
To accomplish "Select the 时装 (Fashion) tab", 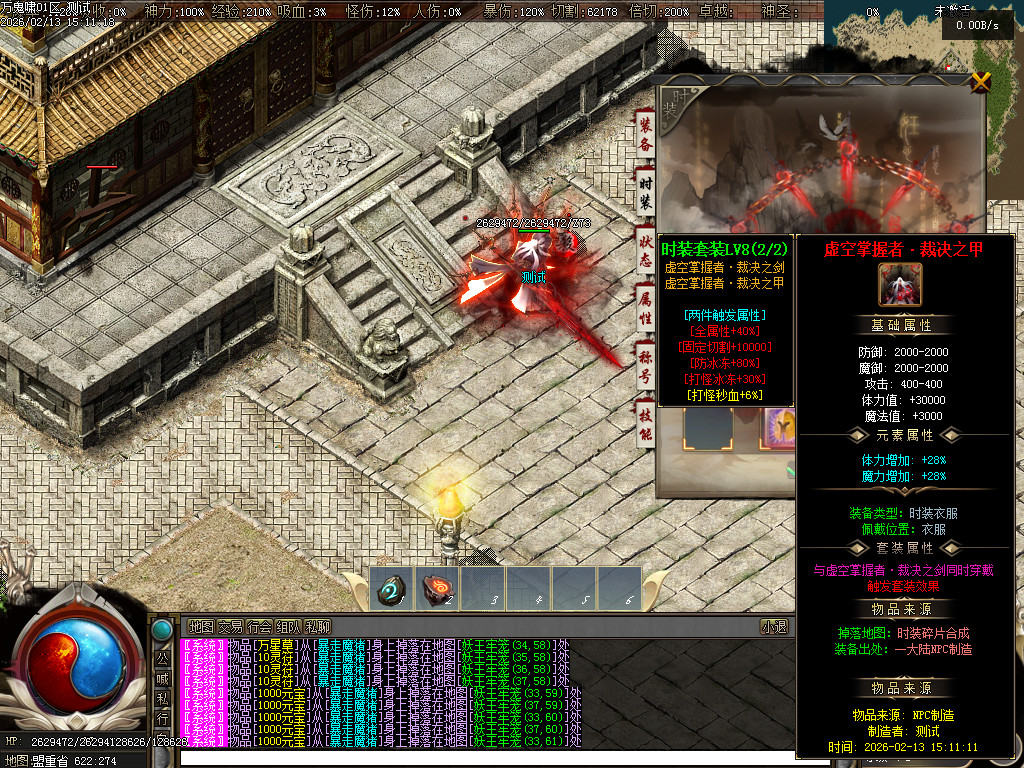I will pyautogui.click(x=646, y=190).
